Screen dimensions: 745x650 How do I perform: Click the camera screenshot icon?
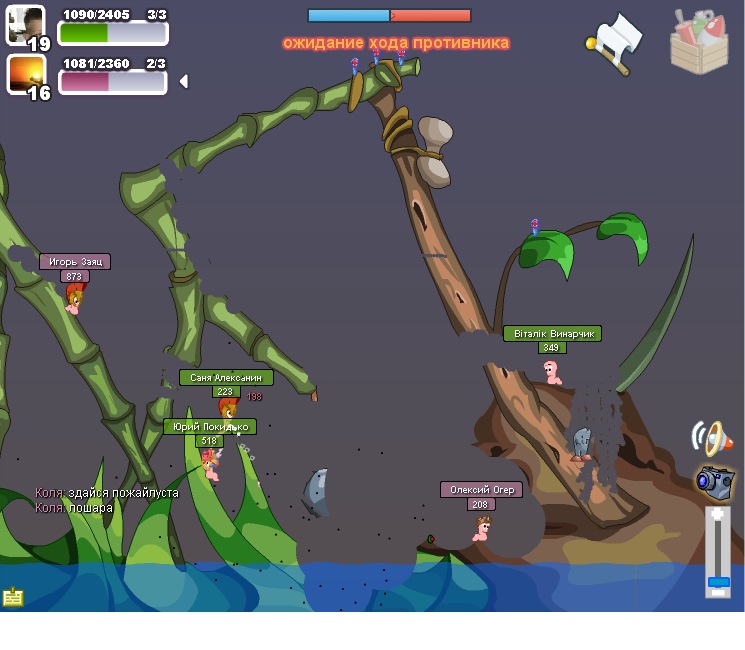coord(715,481)
